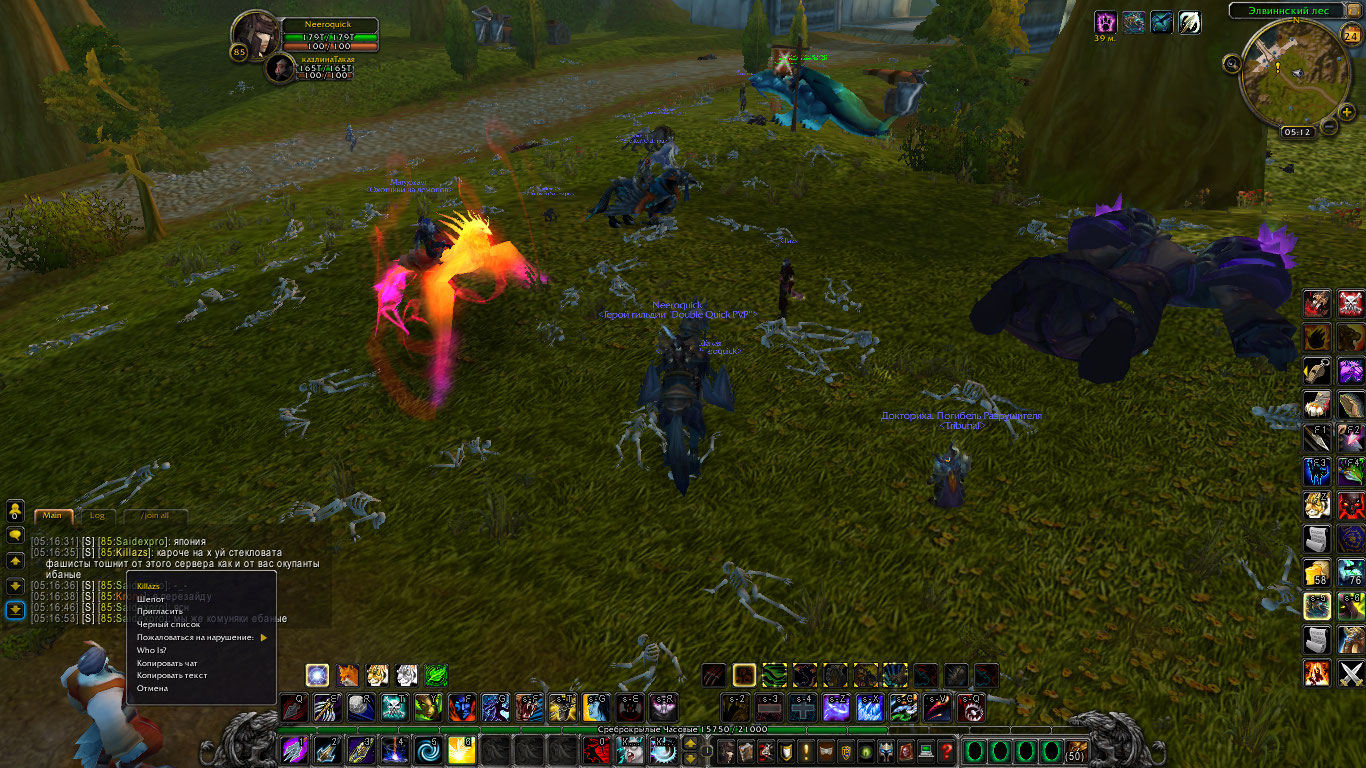This screenshot has width=1366, height=768.
Task: Click the purple paw buff icon
Action: pos(1106,22)
